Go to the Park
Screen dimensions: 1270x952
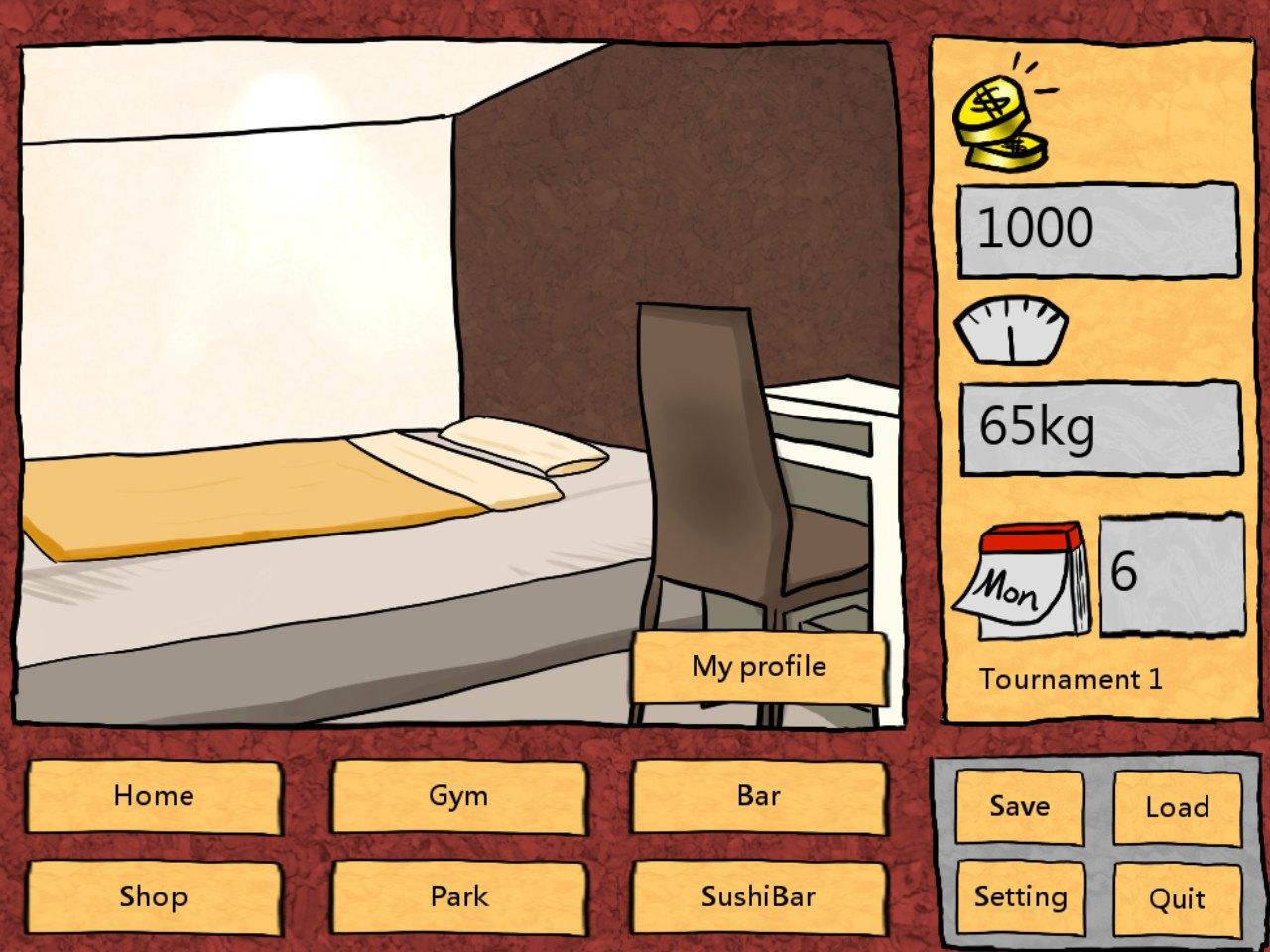pos(457,897)
